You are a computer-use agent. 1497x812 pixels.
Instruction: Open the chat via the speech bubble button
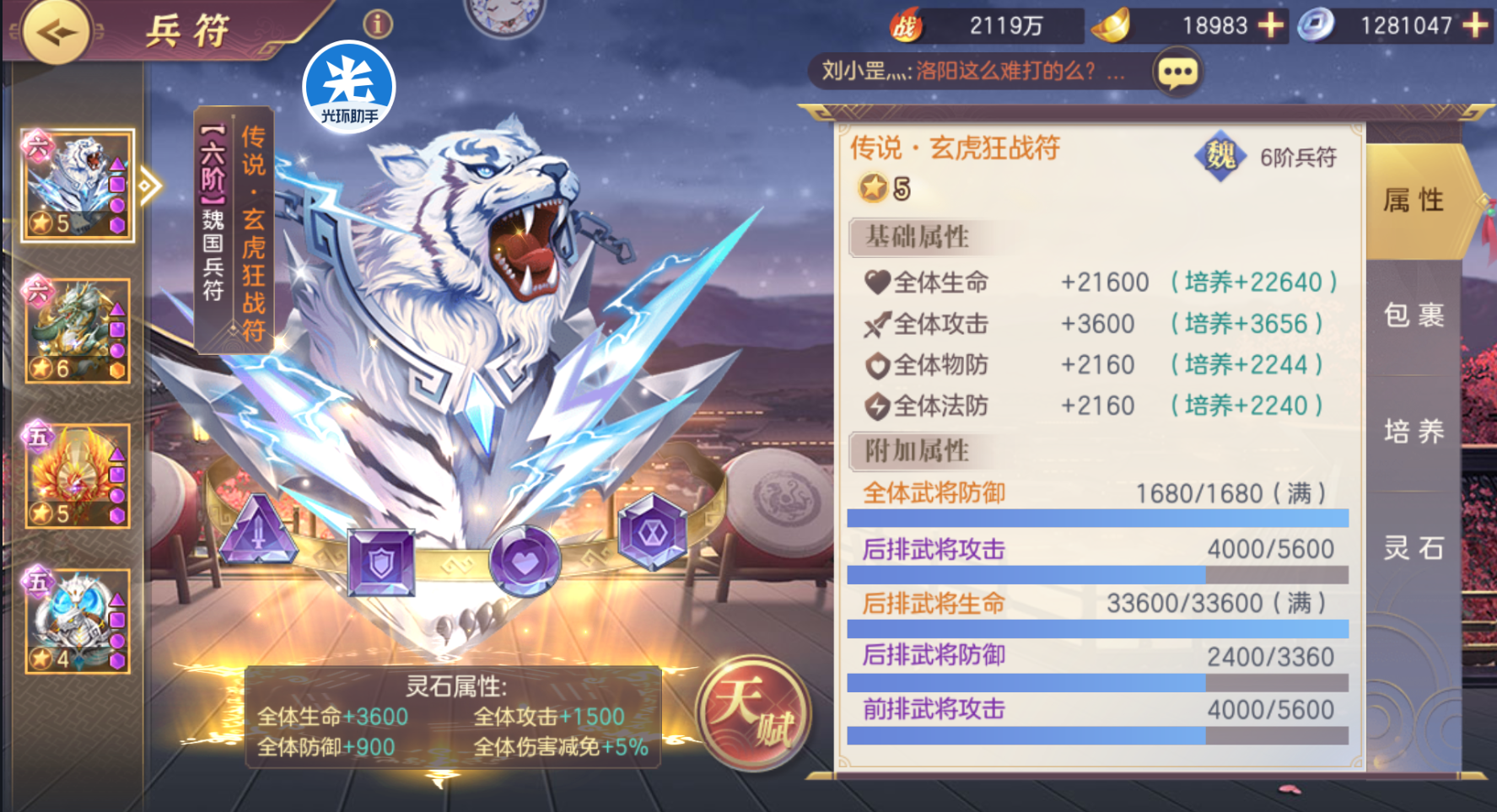tap(1177, 73)
